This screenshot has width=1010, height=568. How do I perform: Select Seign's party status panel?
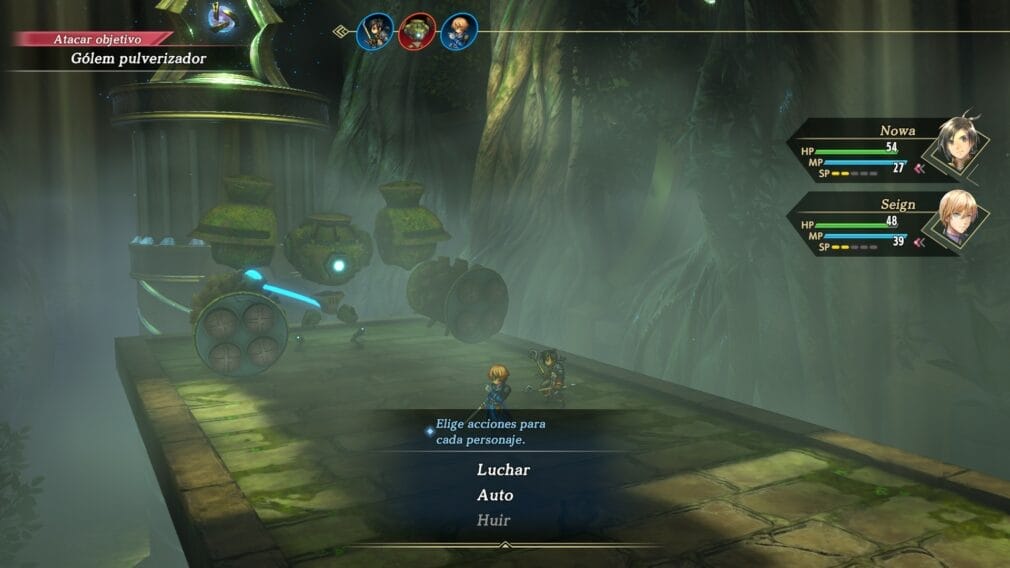(x=890, y=224)
